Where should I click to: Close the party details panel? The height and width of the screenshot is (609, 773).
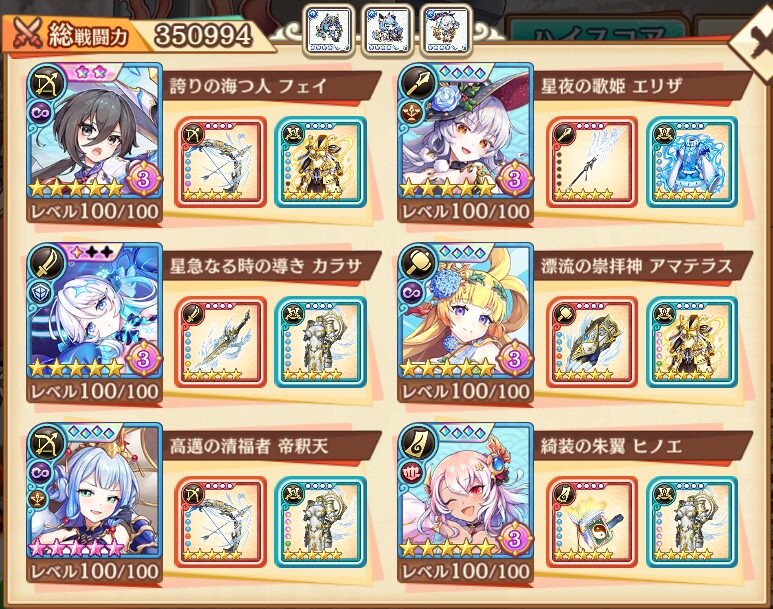point(752,38)
